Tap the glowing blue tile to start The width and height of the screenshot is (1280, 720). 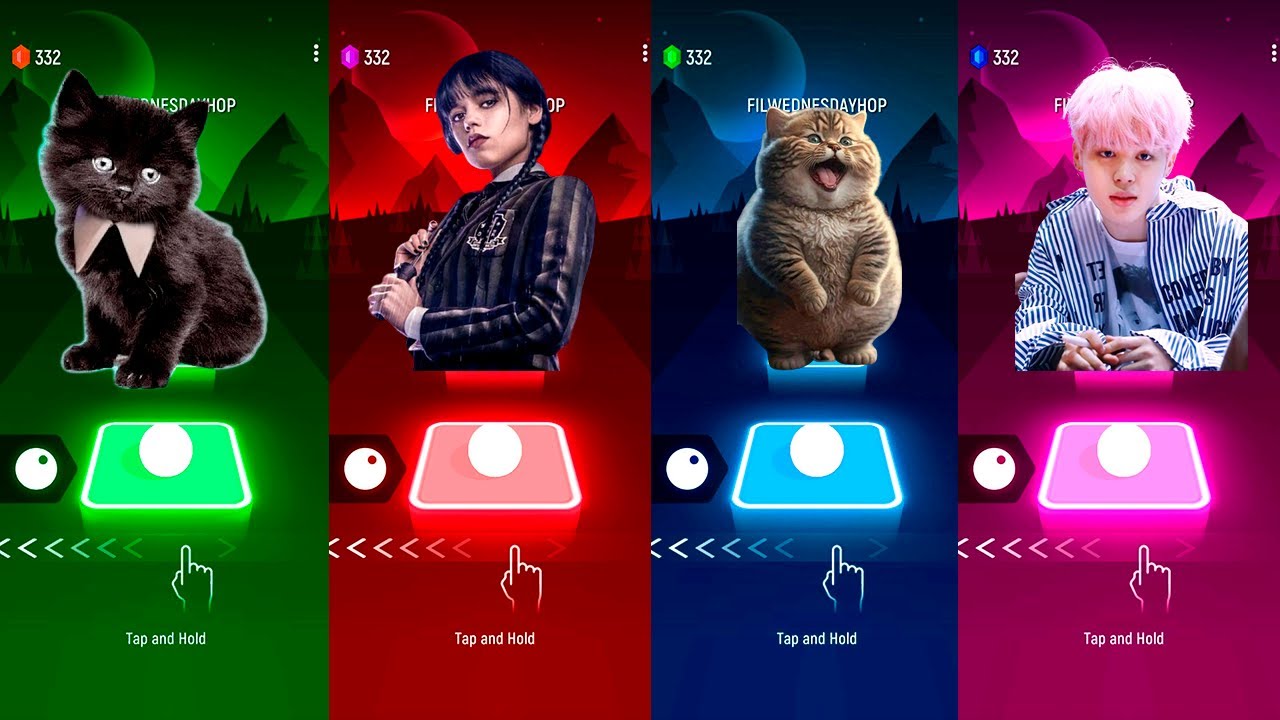pos(817,465)
